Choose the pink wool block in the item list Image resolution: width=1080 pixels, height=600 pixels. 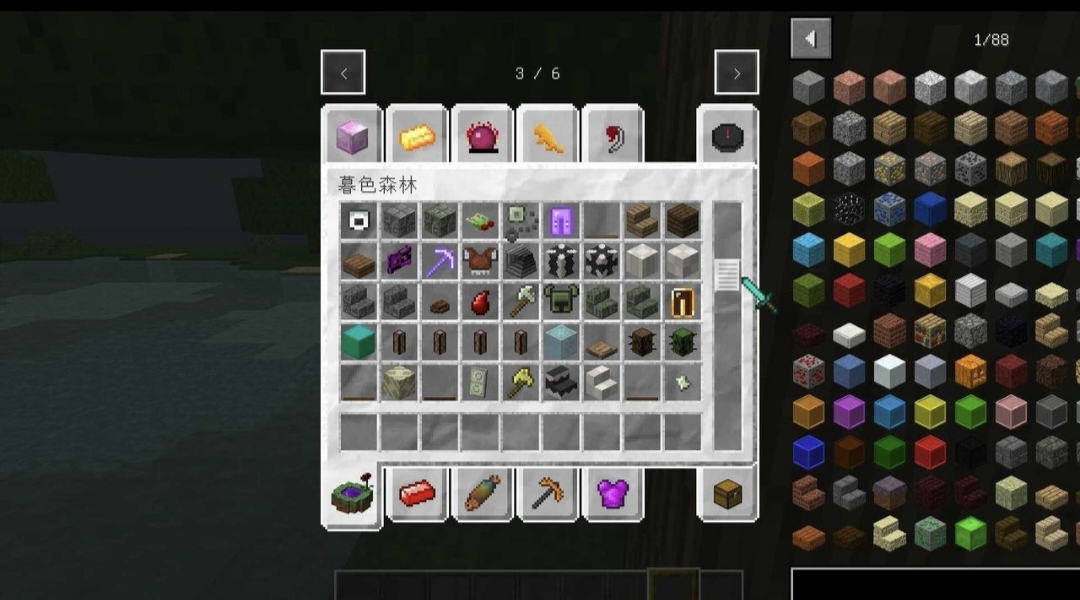[929, 250]
